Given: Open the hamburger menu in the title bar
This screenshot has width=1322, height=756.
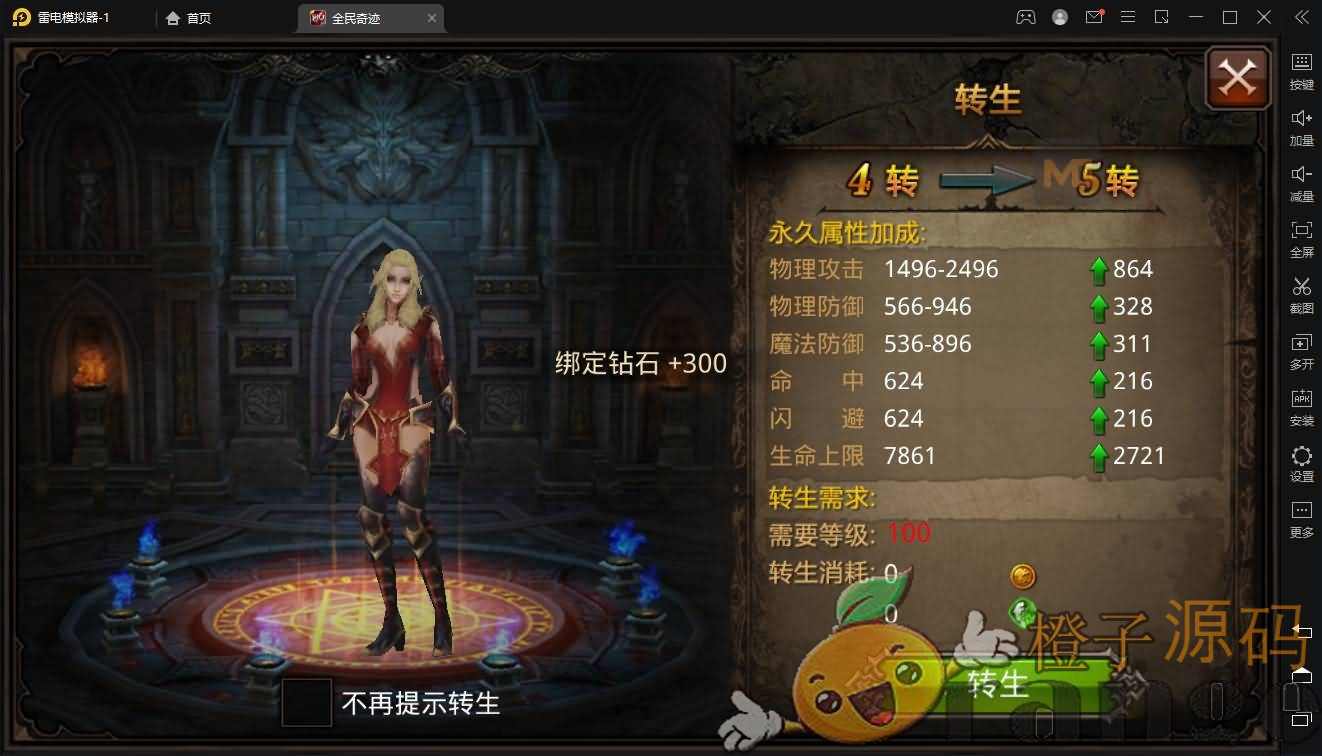Looking at the screenshot, I should (x=1128, y=17).
